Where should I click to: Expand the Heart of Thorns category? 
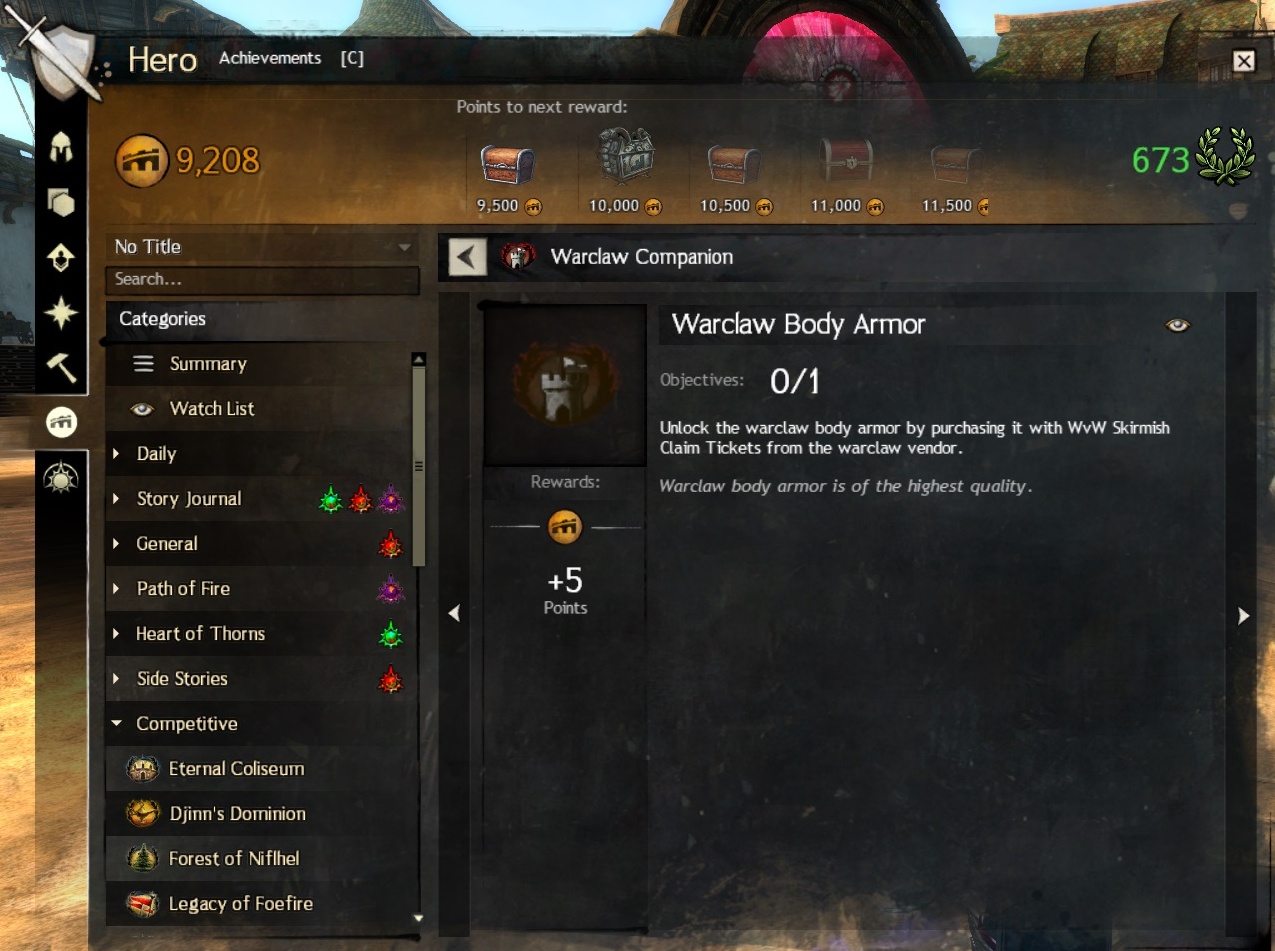coord(200,634)
